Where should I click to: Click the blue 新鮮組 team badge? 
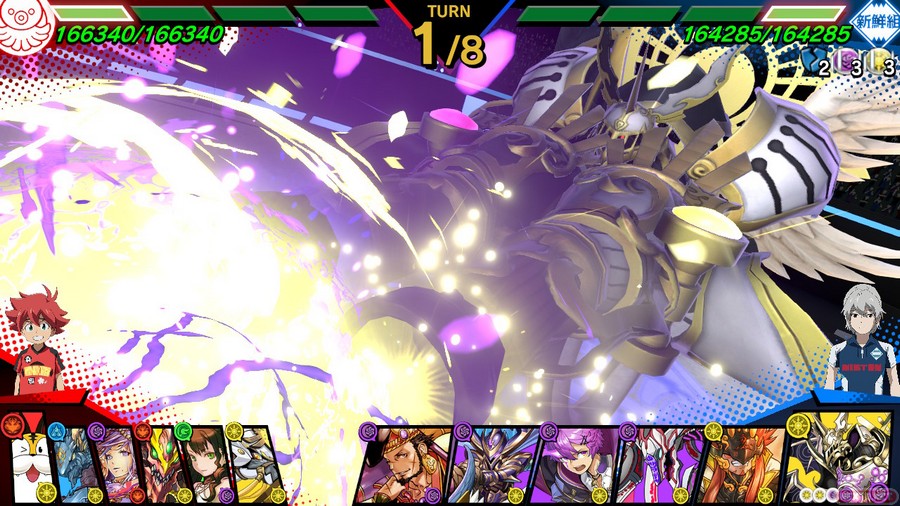872,22
